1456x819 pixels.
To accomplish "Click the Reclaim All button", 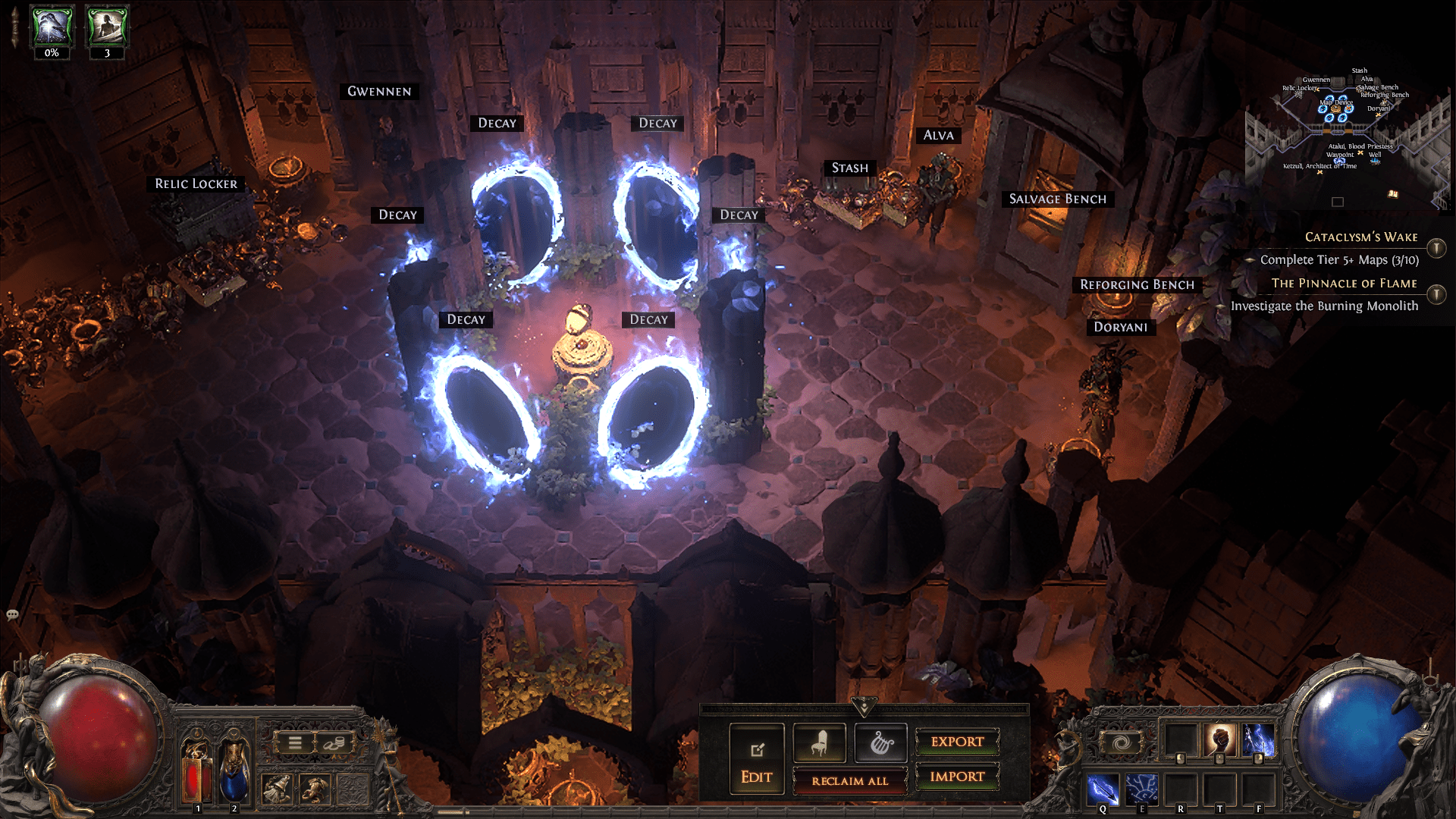I will (849, 780).
